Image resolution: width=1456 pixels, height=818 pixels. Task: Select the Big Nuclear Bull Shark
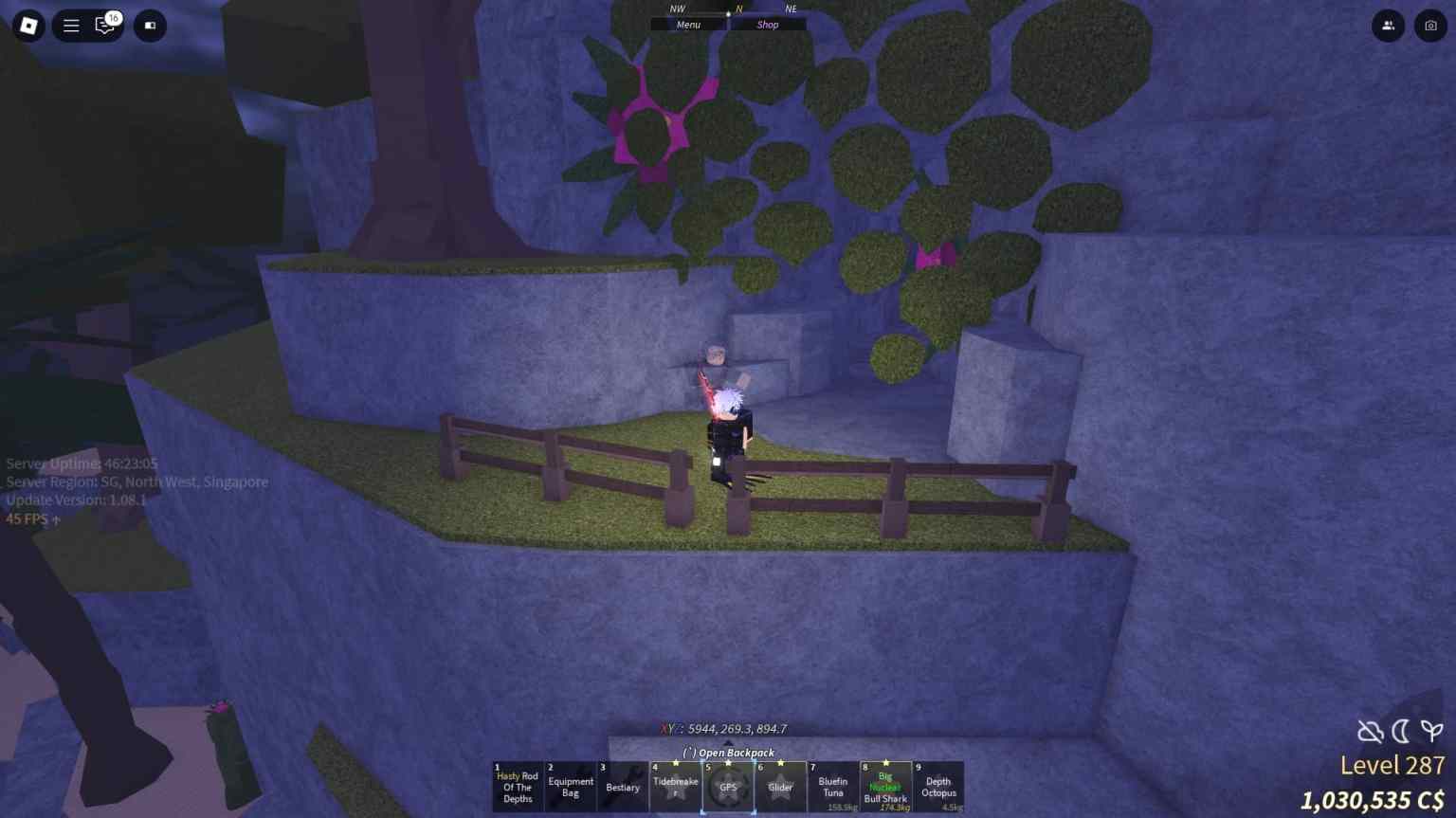point(885,787)
